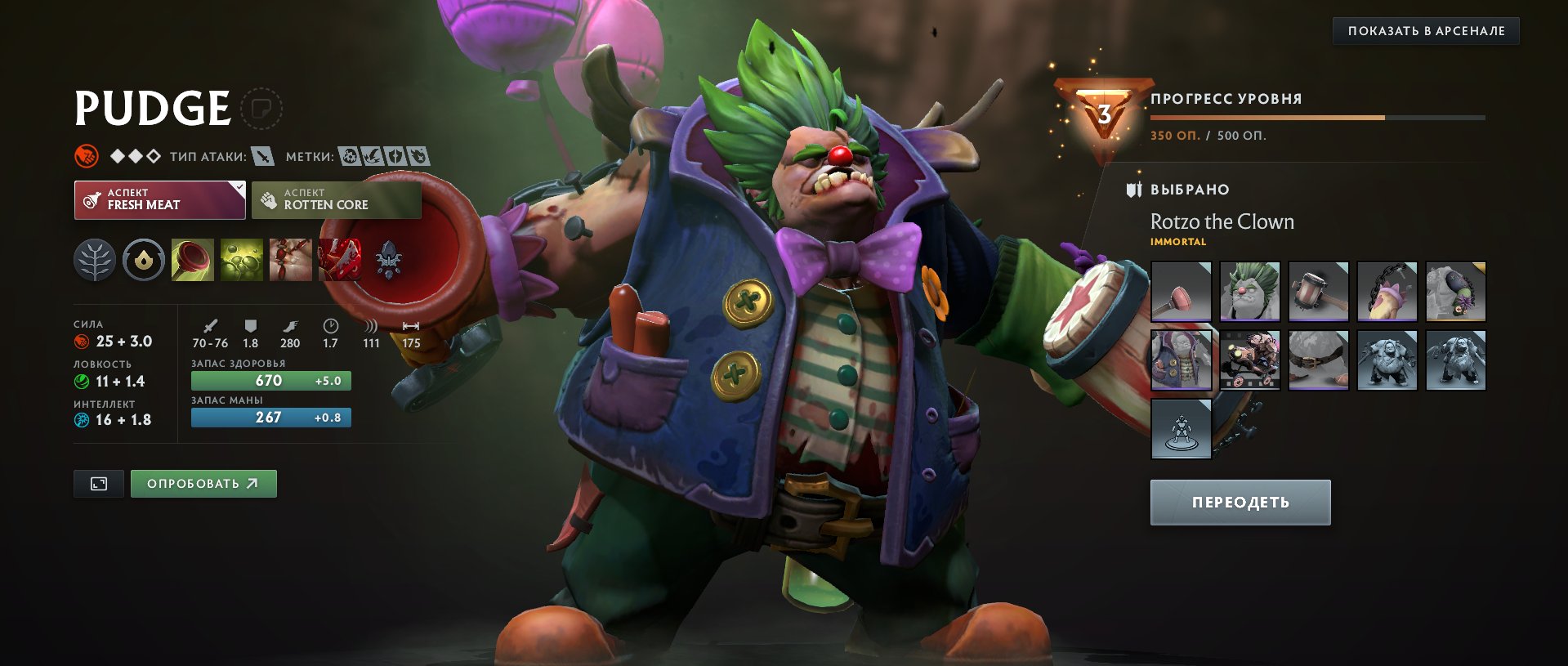Pick the belt cosmetic slot thumbnail
The height and width of the screenshot is (666, 1568).
(x=1319, y=360)
